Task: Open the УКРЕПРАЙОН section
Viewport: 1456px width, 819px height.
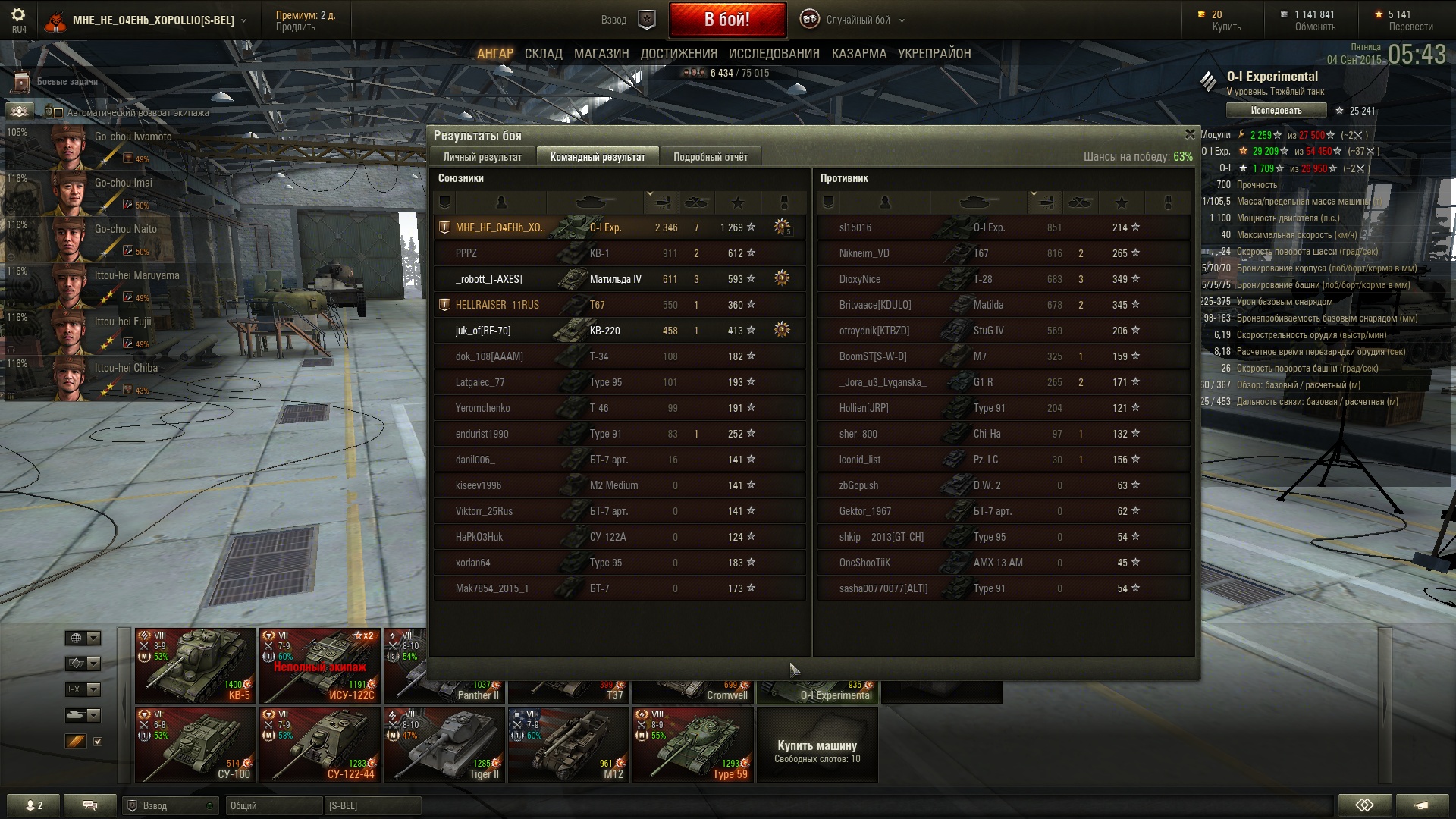Action: click(x=934, y=54)
